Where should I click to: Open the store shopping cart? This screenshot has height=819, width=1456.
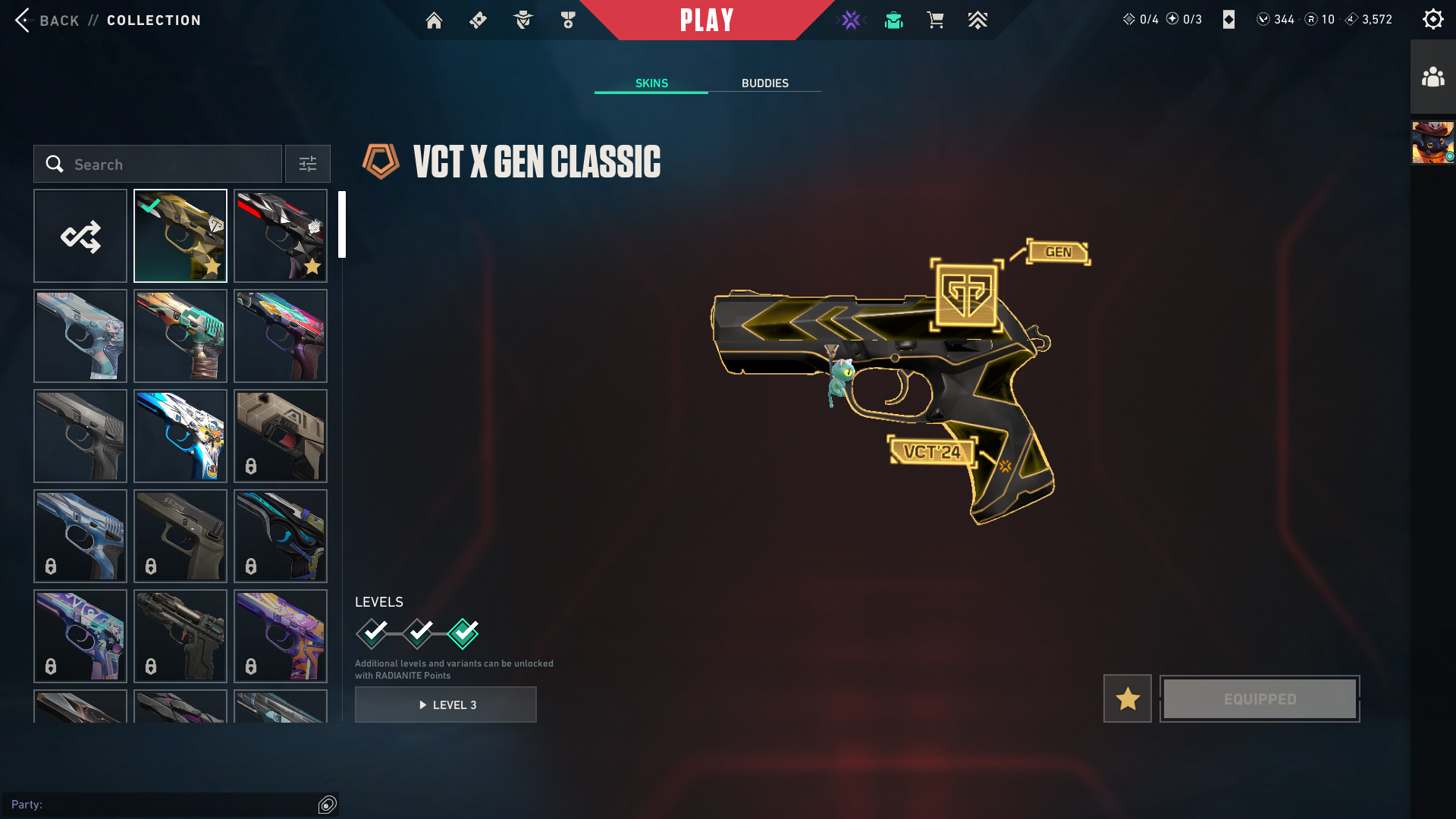click(x=935, y=20)
